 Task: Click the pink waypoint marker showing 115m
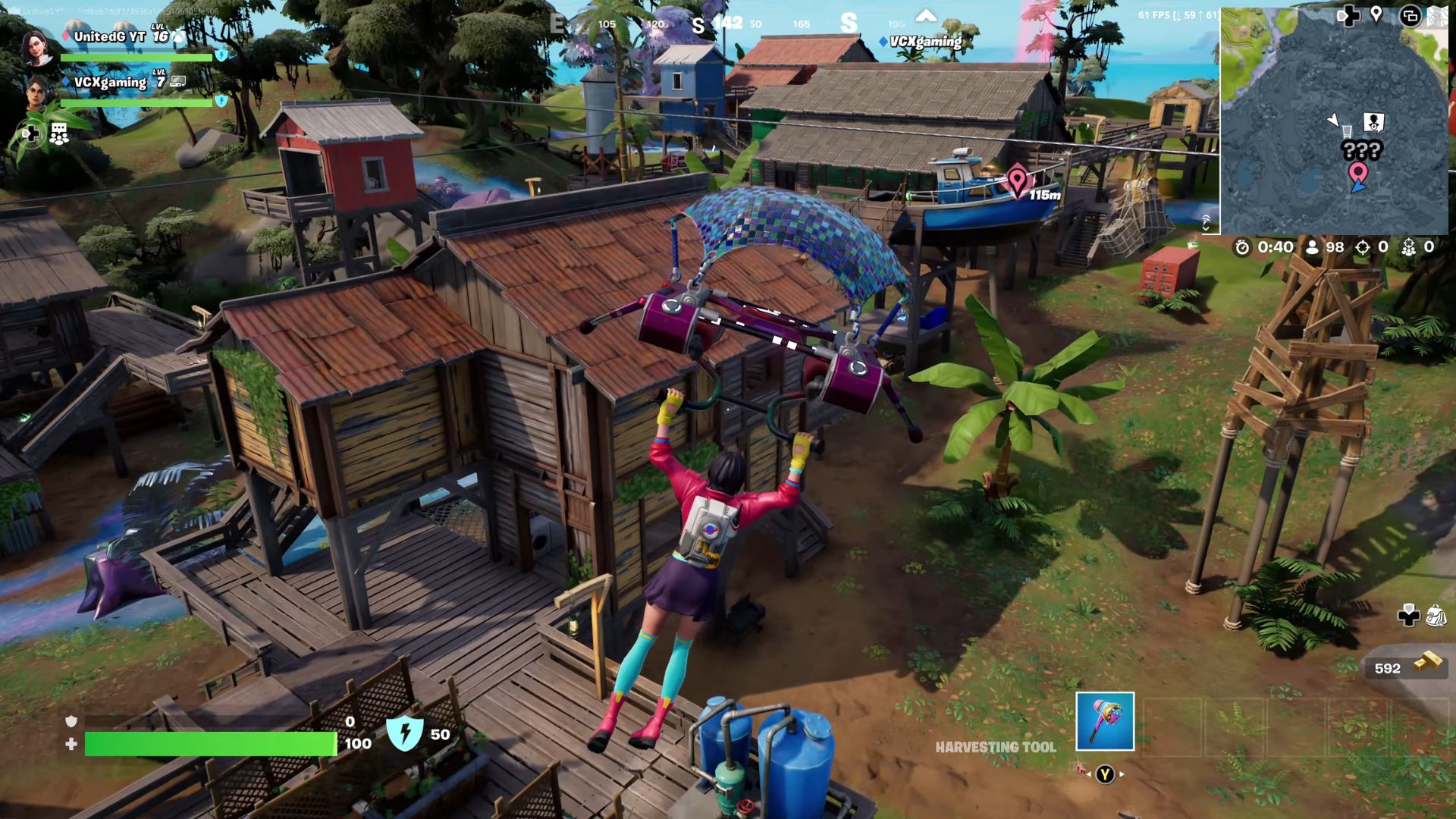(x=1017, y=181)
